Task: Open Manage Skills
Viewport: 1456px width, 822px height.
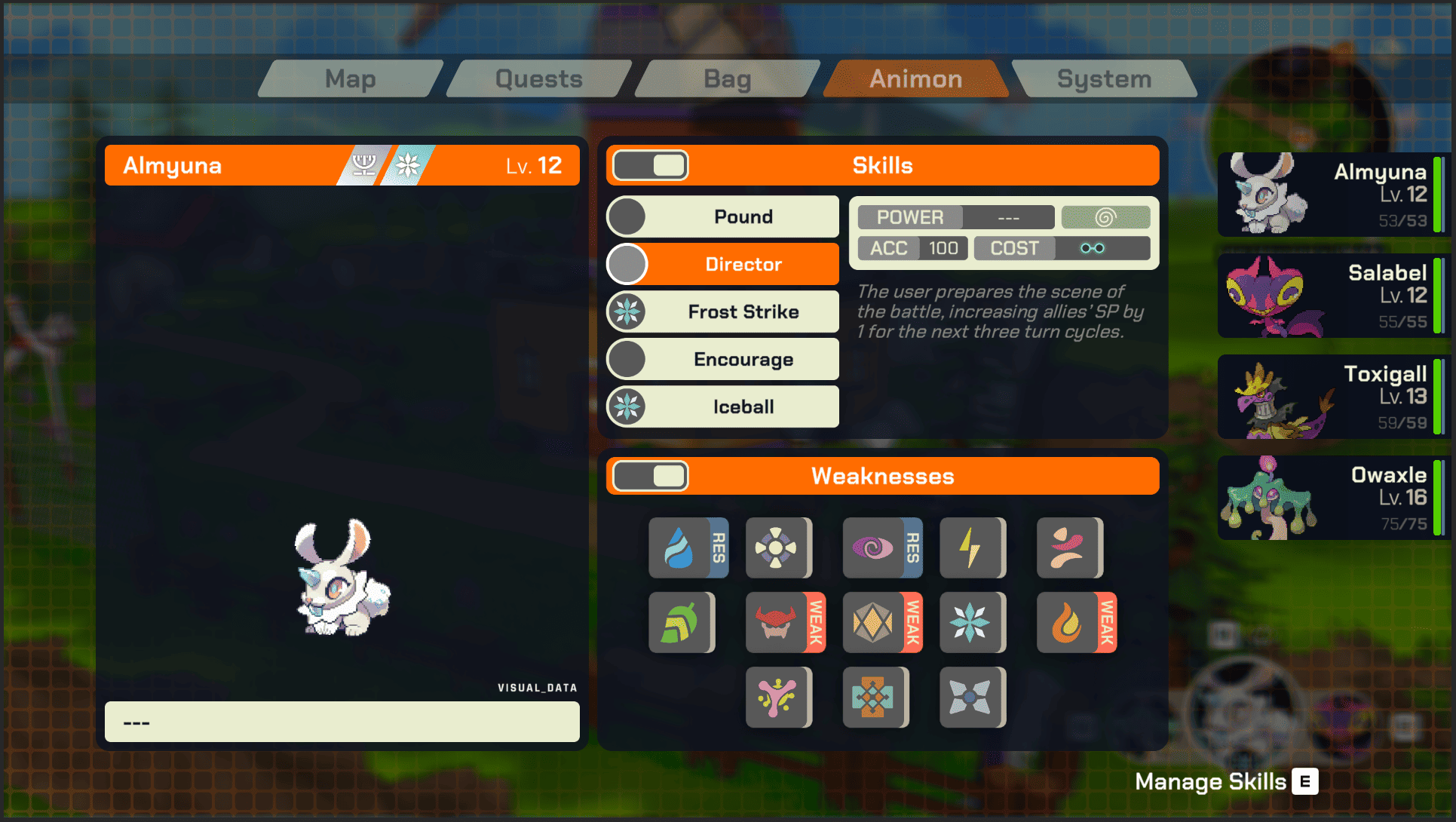Action: [x=1226, y=782]
